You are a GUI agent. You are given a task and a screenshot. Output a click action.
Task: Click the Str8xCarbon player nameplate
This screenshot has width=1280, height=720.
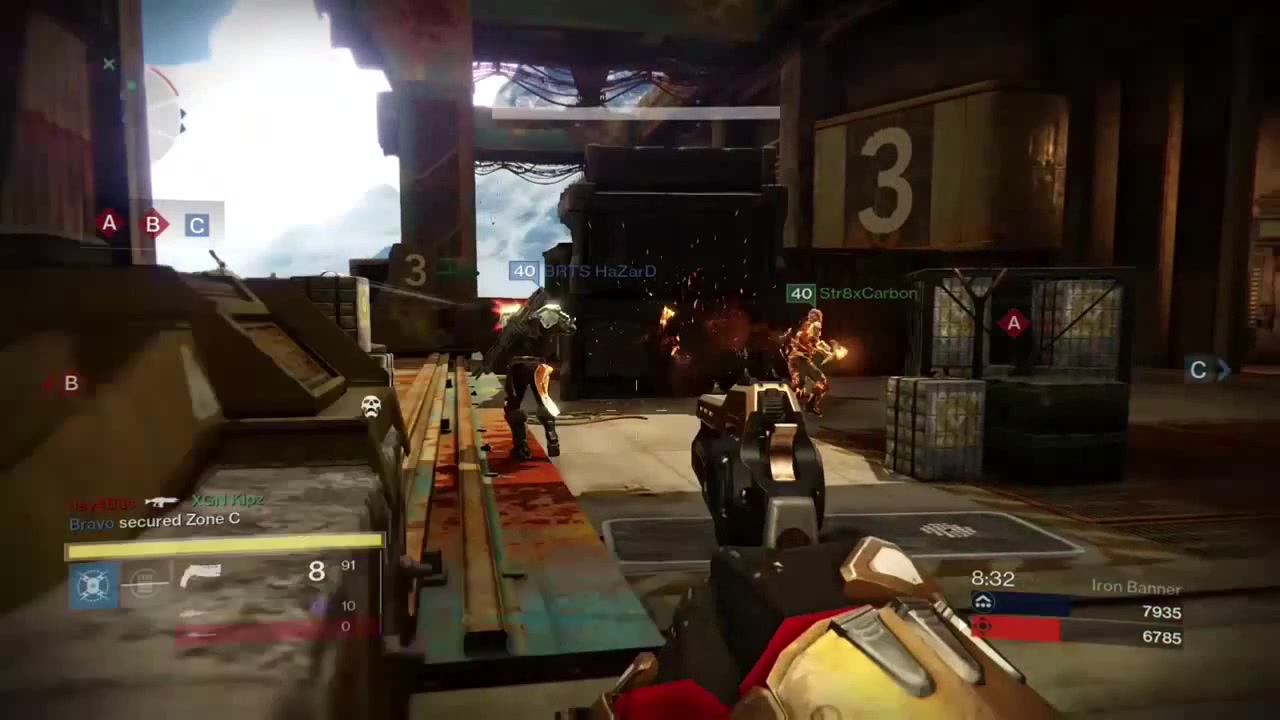click(x=853, y=293)
